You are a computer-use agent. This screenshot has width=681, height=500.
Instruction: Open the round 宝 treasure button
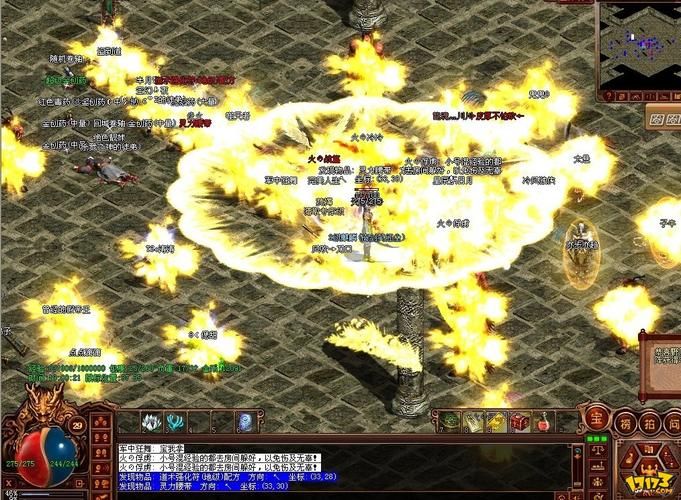tap(596, 421)
